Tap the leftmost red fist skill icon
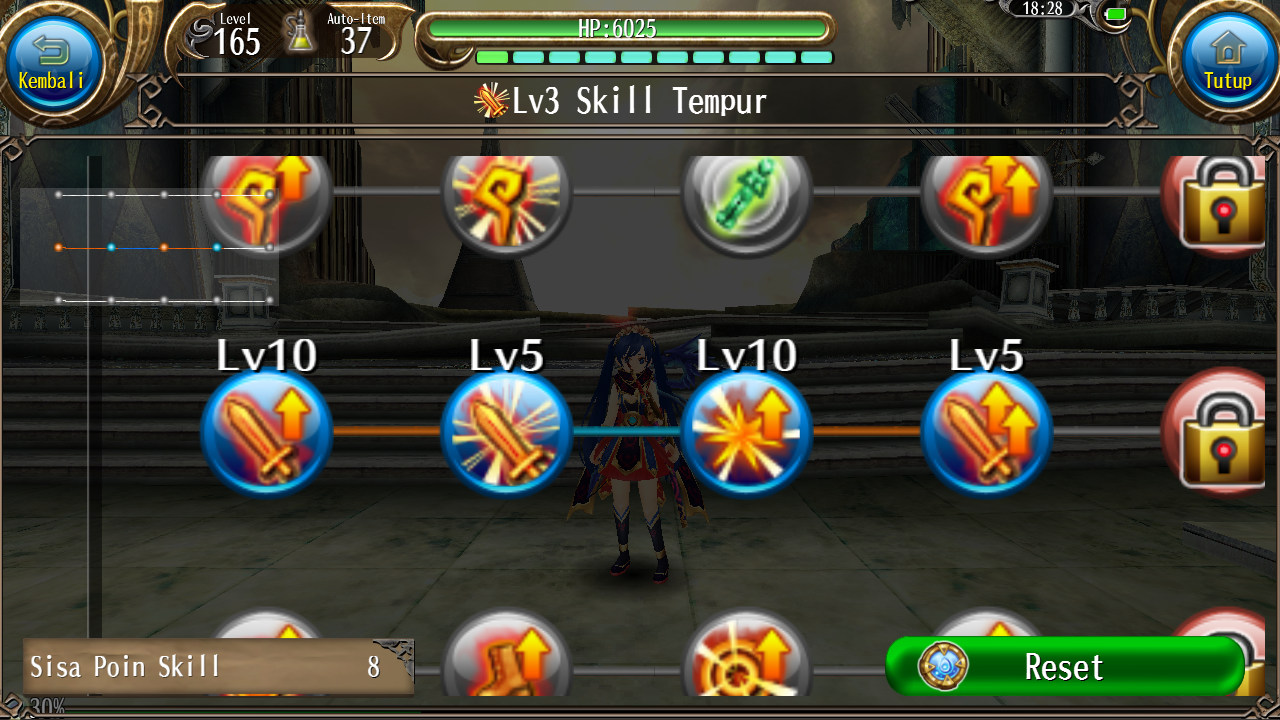The image size is (1280, 720). pos(267,197)
